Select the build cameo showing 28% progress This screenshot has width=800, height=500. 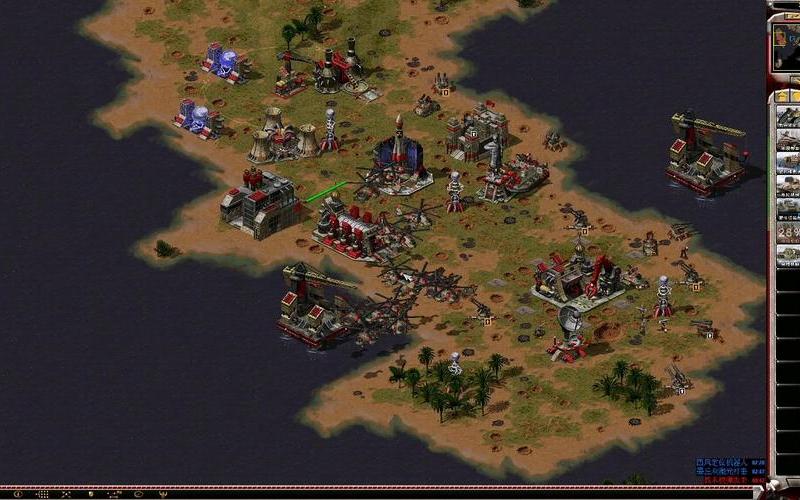(x=788, y=231)
